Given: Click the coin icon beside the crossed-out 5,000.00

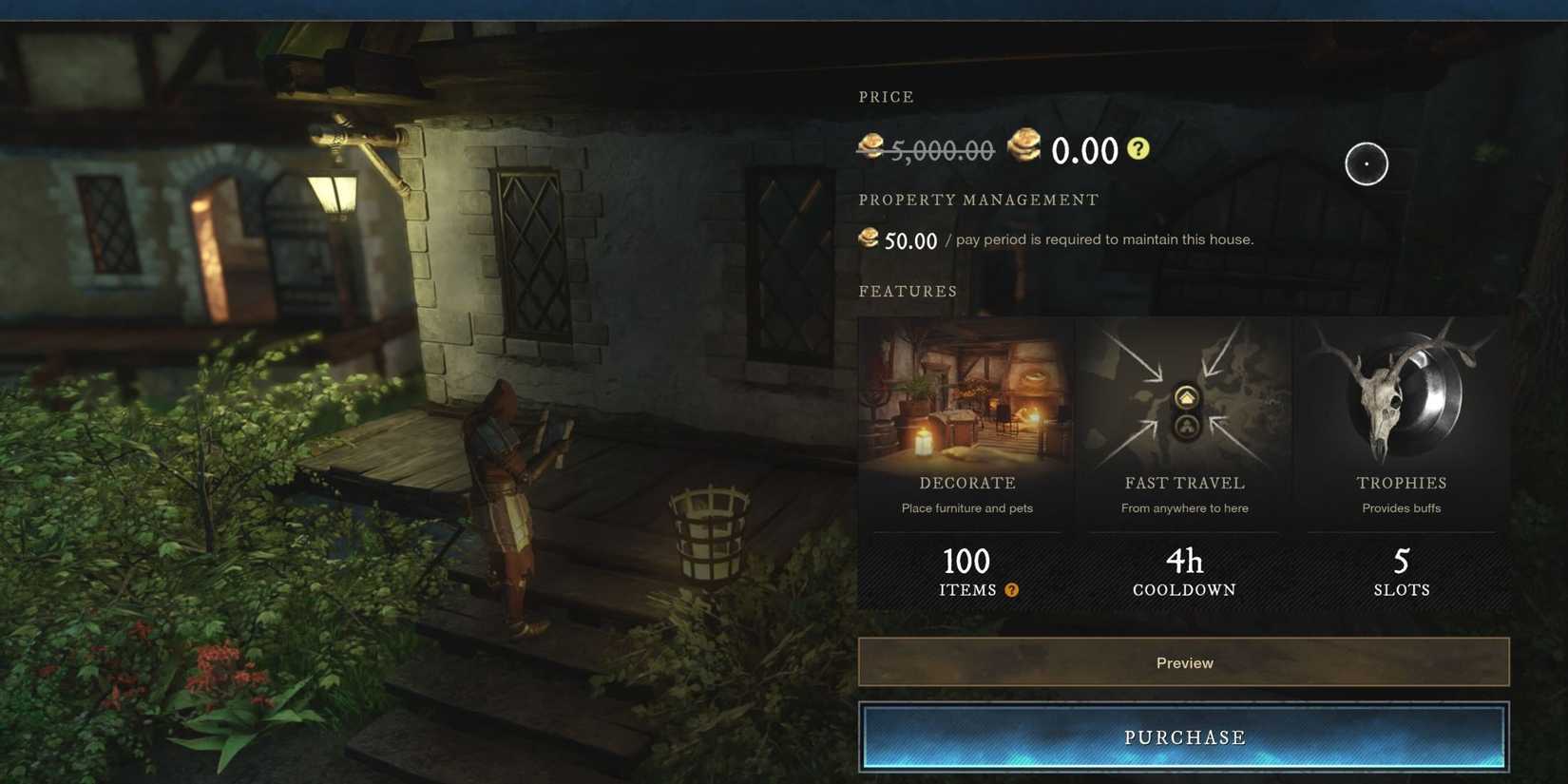Looking at the screenshot, I should tap(871, 148).
